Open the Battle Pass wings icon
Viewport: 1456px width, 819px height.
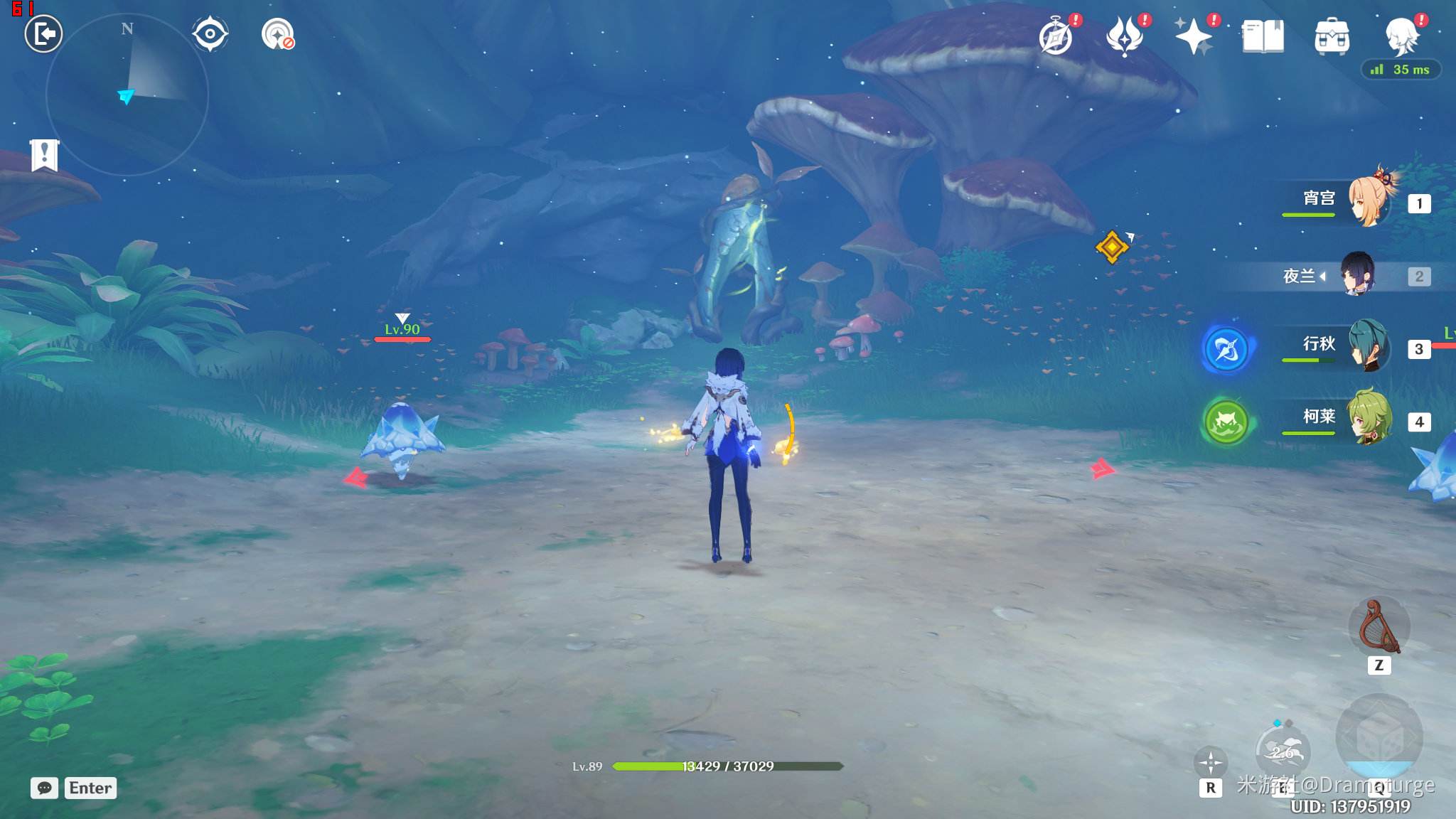pyautogui.click(x=1125, y=37)
